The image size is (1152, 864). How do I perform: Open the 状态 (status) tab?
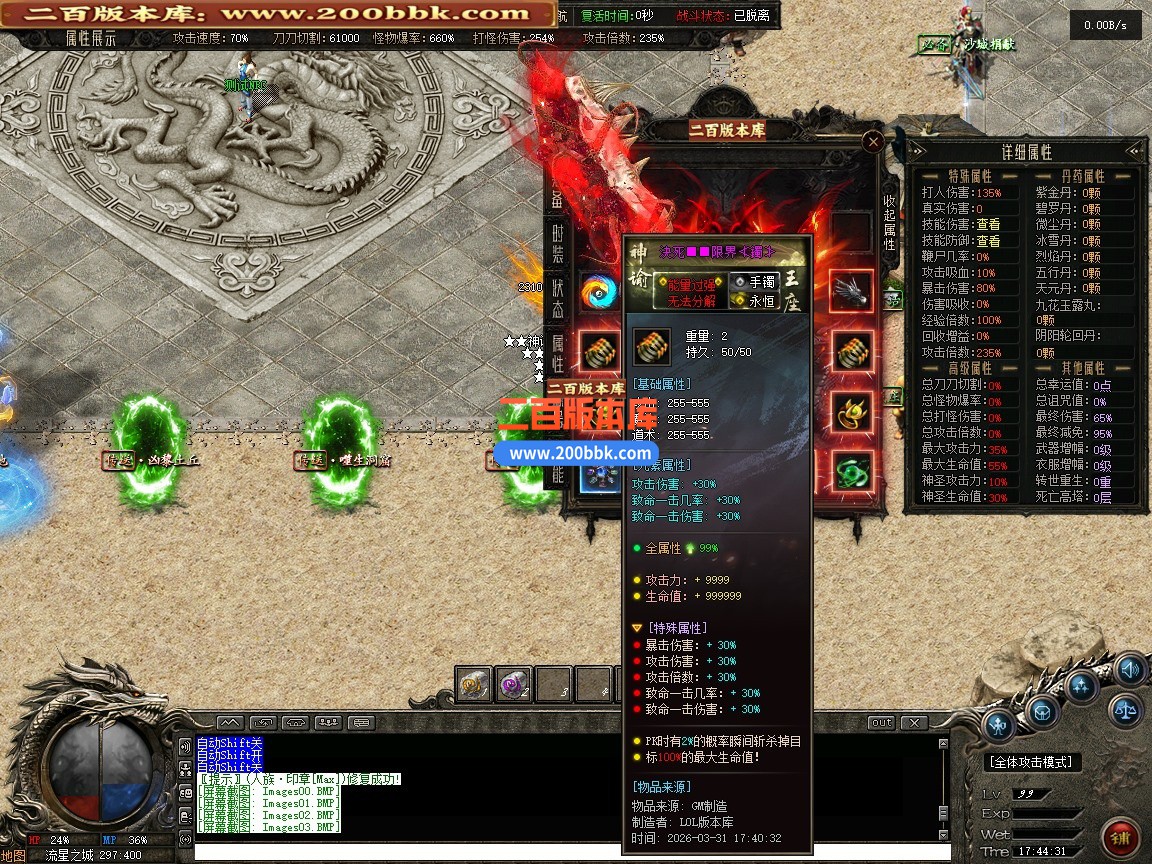(558, 297)
